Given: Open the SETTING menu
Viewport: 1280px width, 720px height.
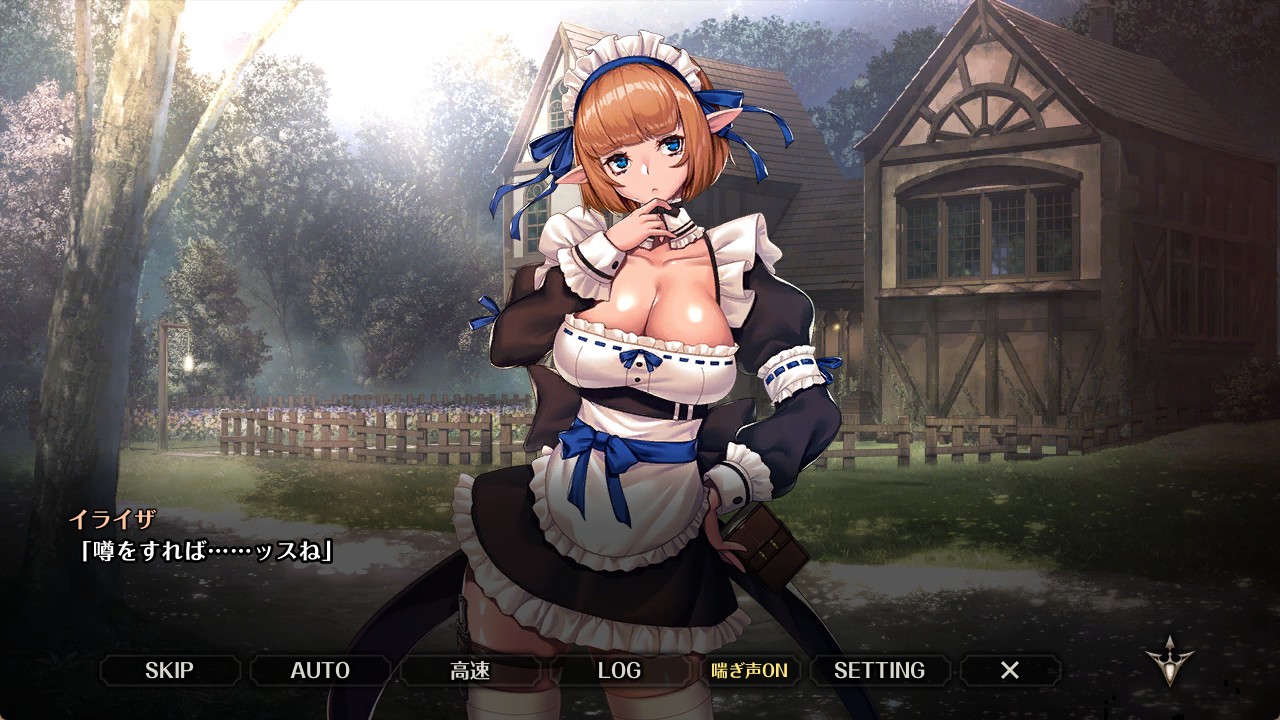Looking at the screenshot, I should tap(879, 670).
